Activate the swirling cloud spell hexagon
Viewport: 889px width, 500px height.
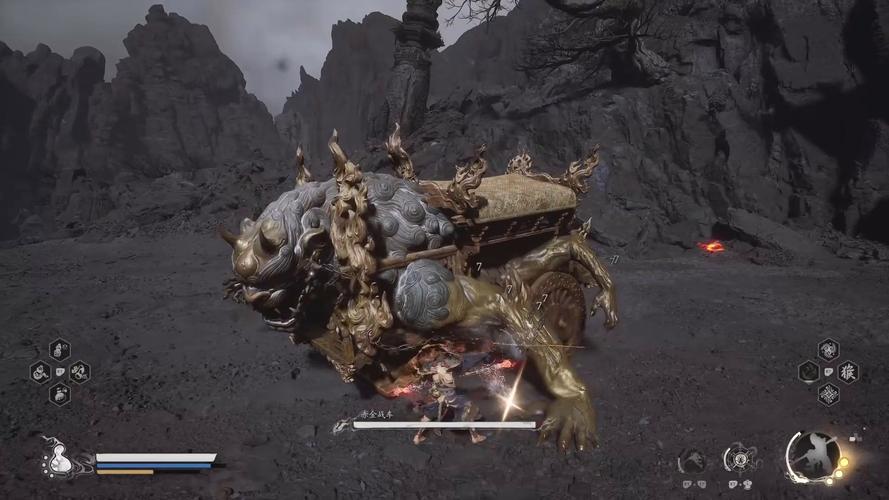(828, 350)
